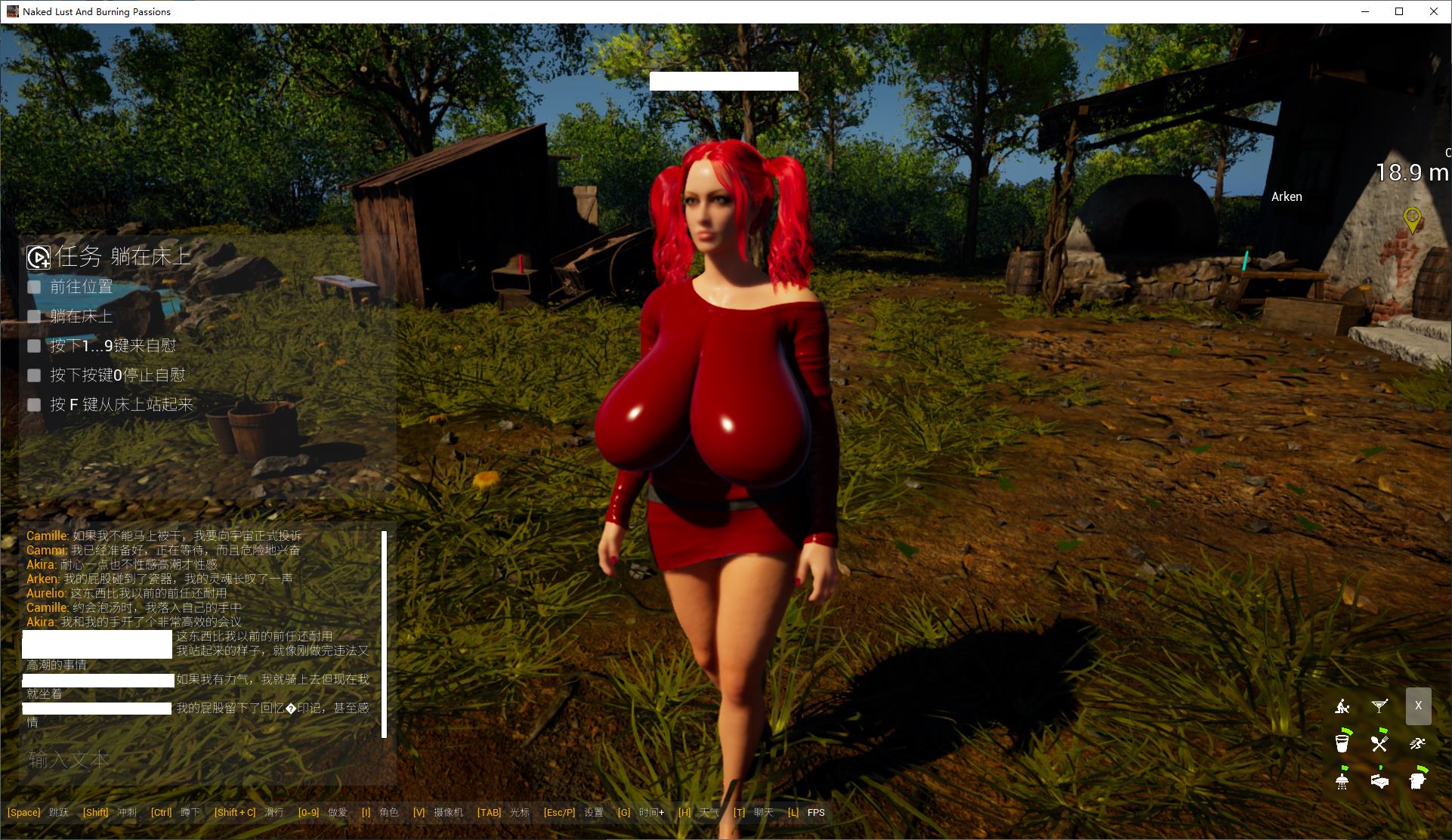Maximize the game window
1452x840 pixels.
(1399, 11)
